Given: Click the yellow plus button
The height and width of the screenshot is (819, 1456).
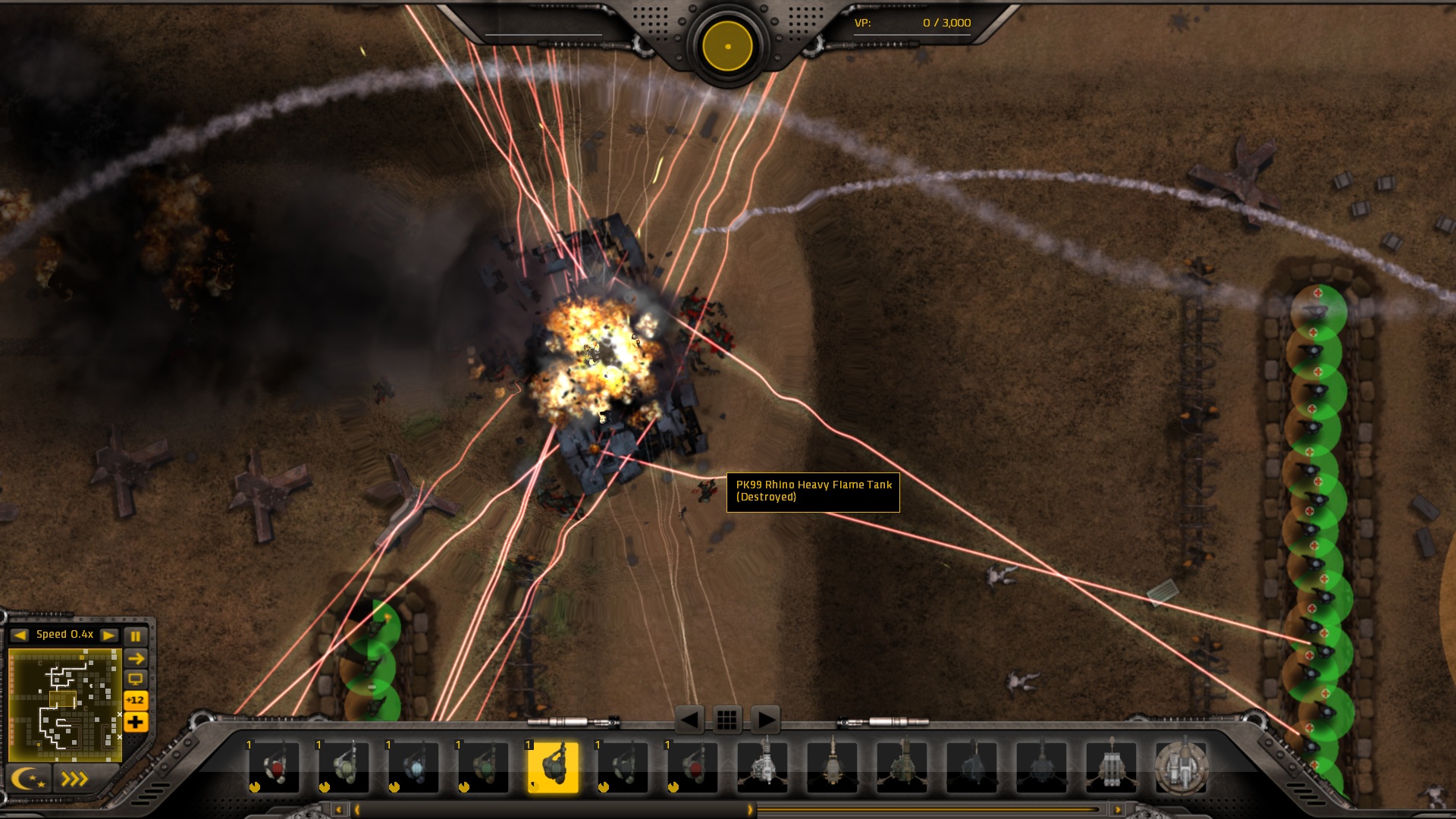Looking at the screenshot, I should (136, 722).
